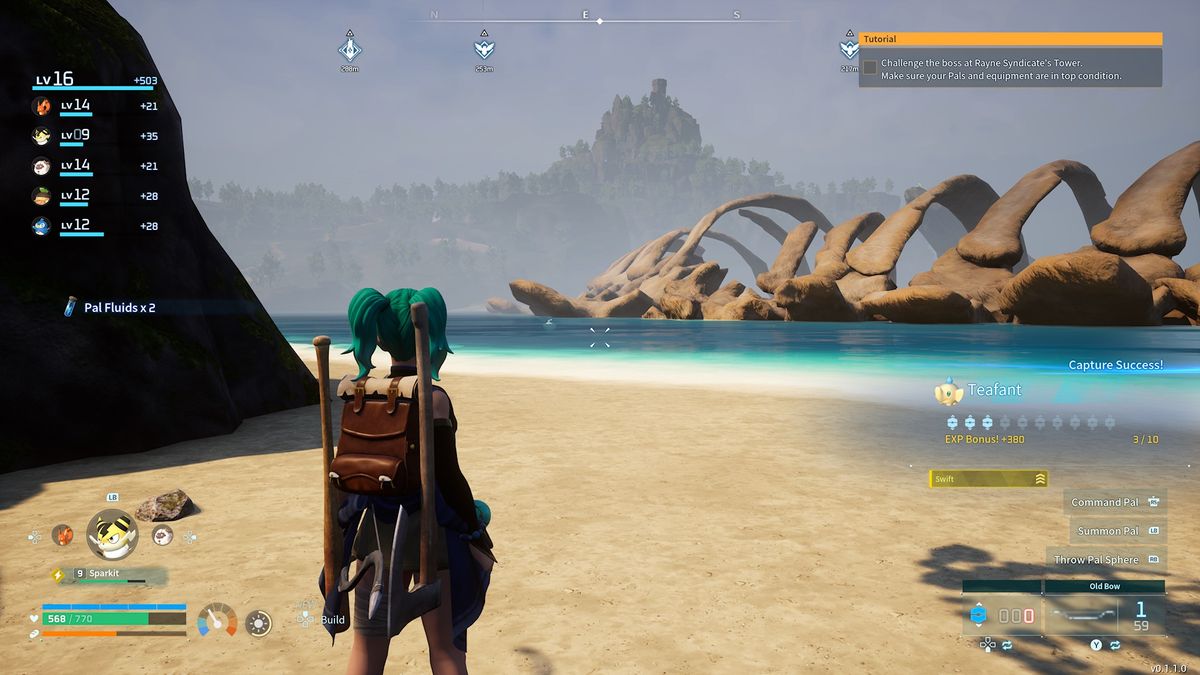The height and width of the screenshot is (675, 1200).
Task: Switch to the orange fox pal beside Sparkit
Action: pyautogui.click(x=62, y=535)
